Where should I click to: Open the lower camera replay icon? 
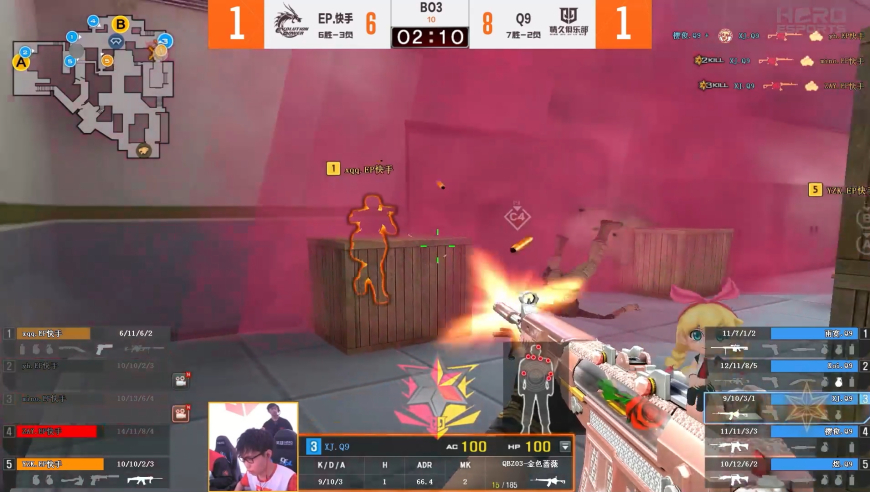(180, 412)
